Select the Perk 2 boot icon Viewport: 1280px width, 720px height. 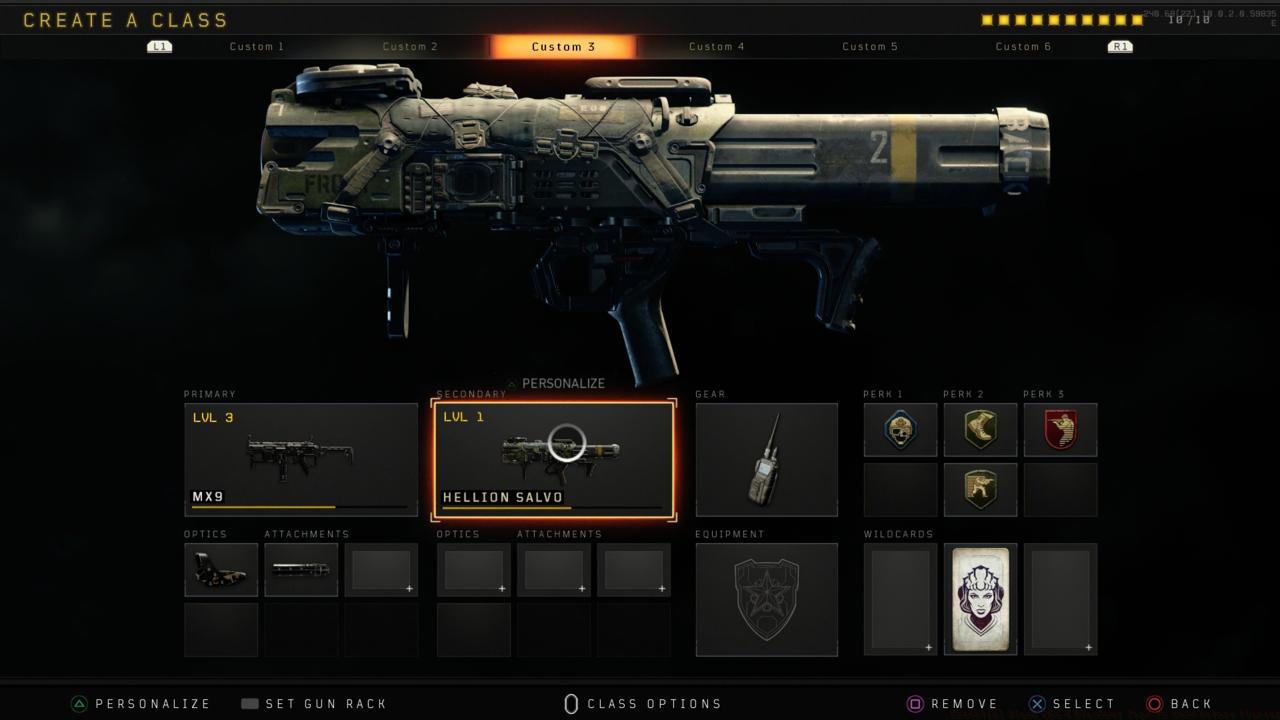click(980, 429)
